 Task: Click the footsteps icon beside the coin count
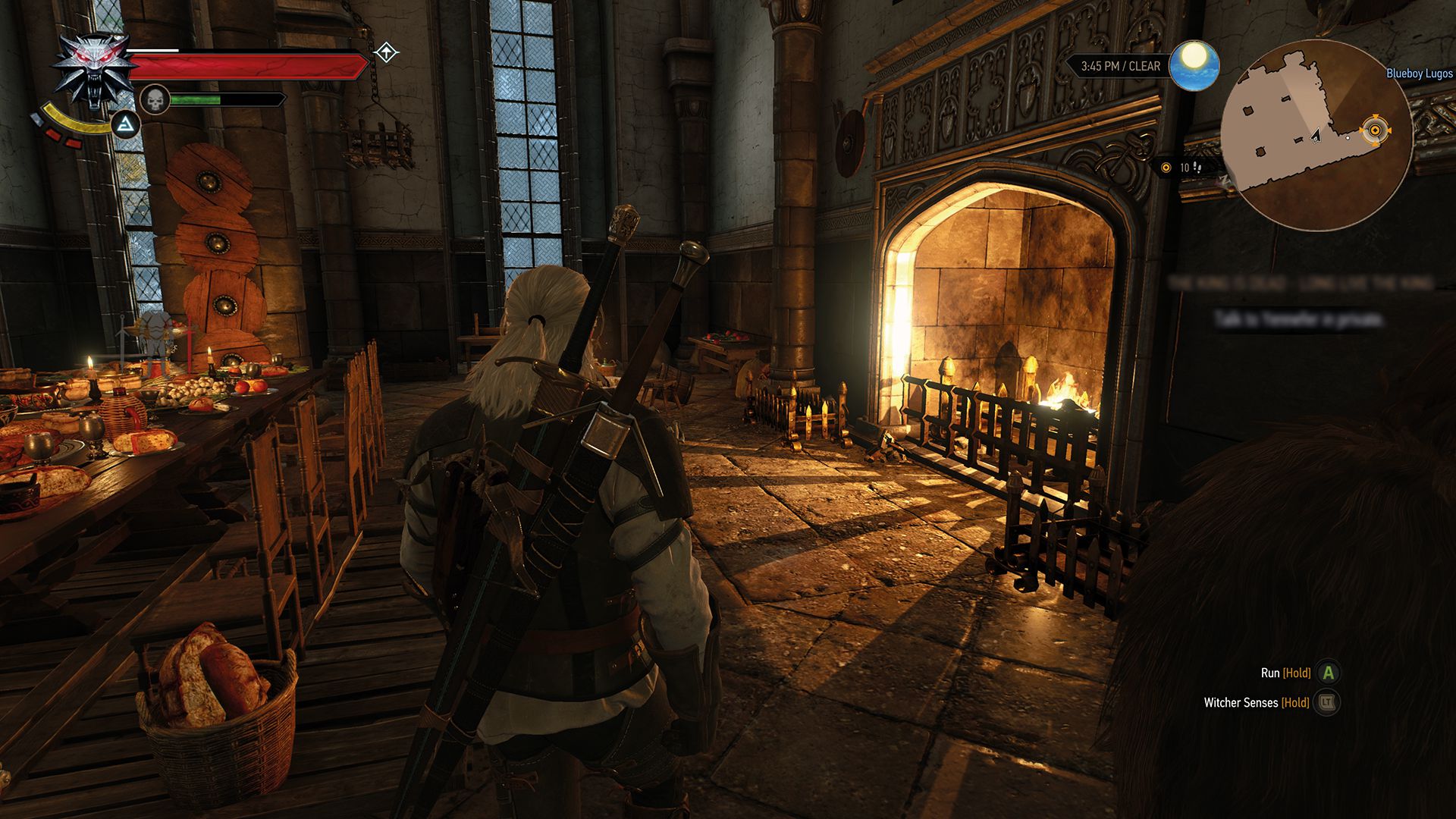coord(1196,167)
